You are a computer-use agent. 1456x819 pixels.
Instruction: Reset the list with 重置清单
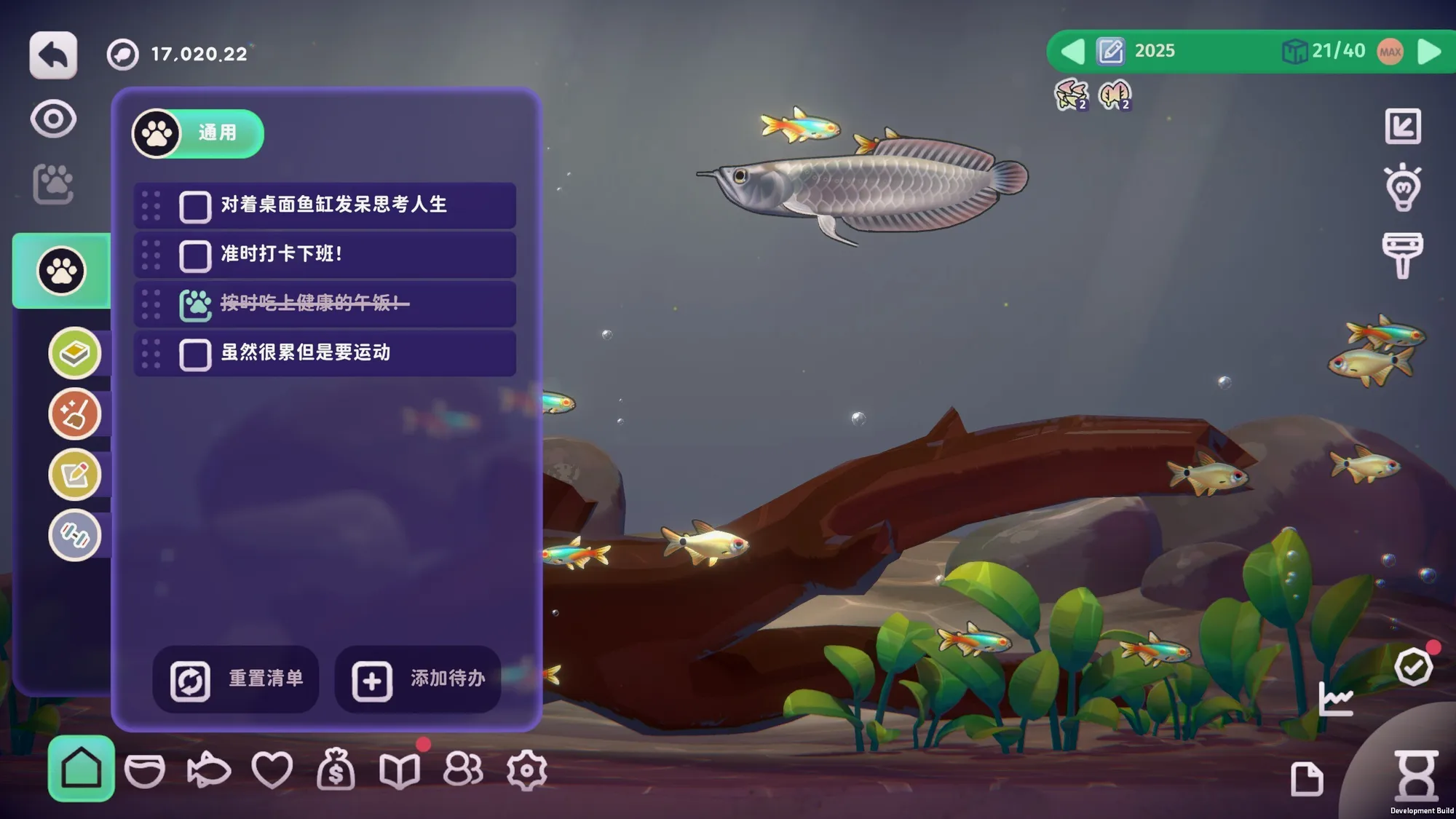click(x=236, y=680)
